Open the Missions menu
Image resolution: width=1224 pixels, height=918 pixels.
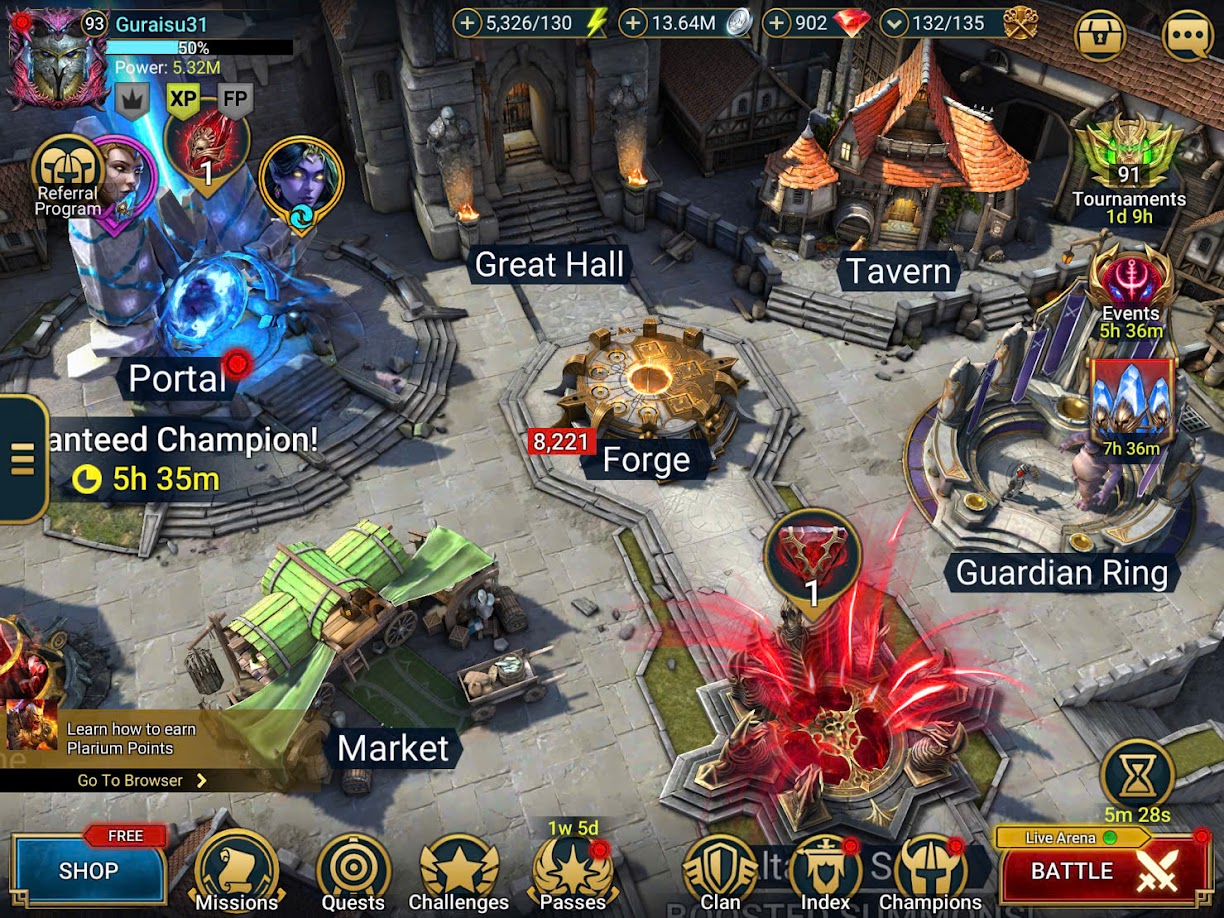pos(236,872)
